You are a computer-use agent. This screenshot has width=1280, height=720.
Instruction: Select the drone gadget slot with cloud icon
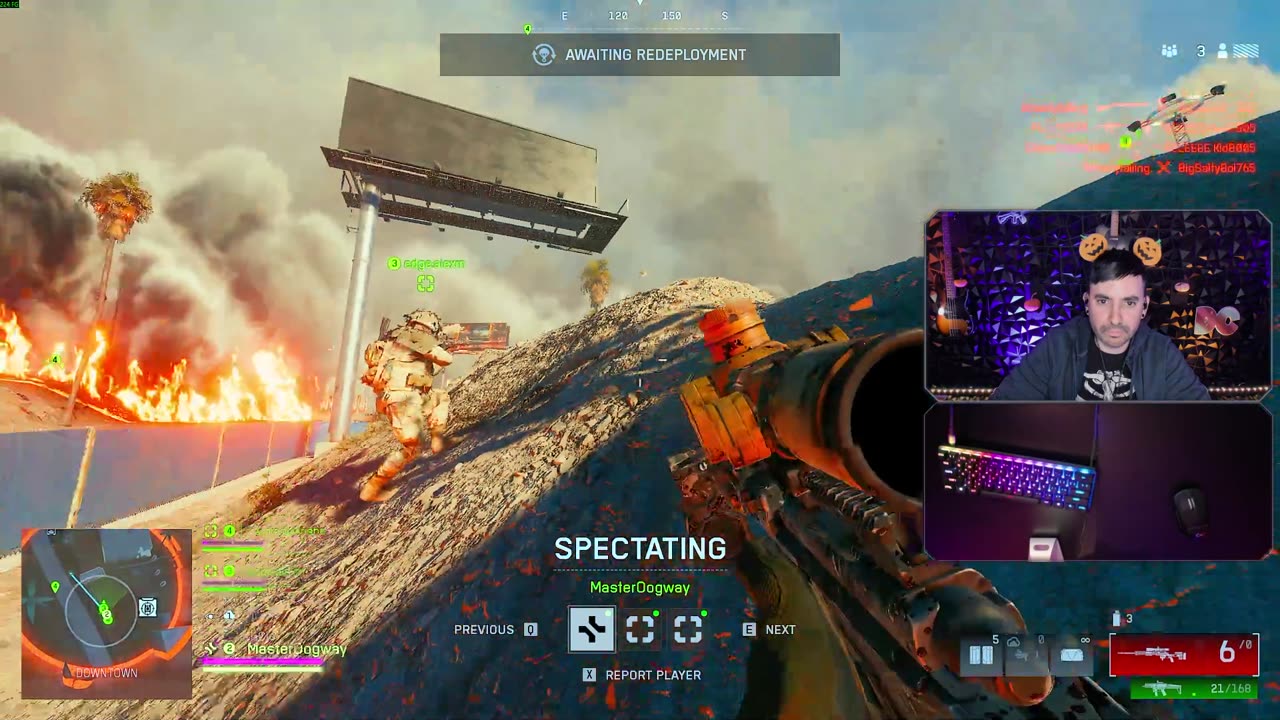tap(1025, 655)
